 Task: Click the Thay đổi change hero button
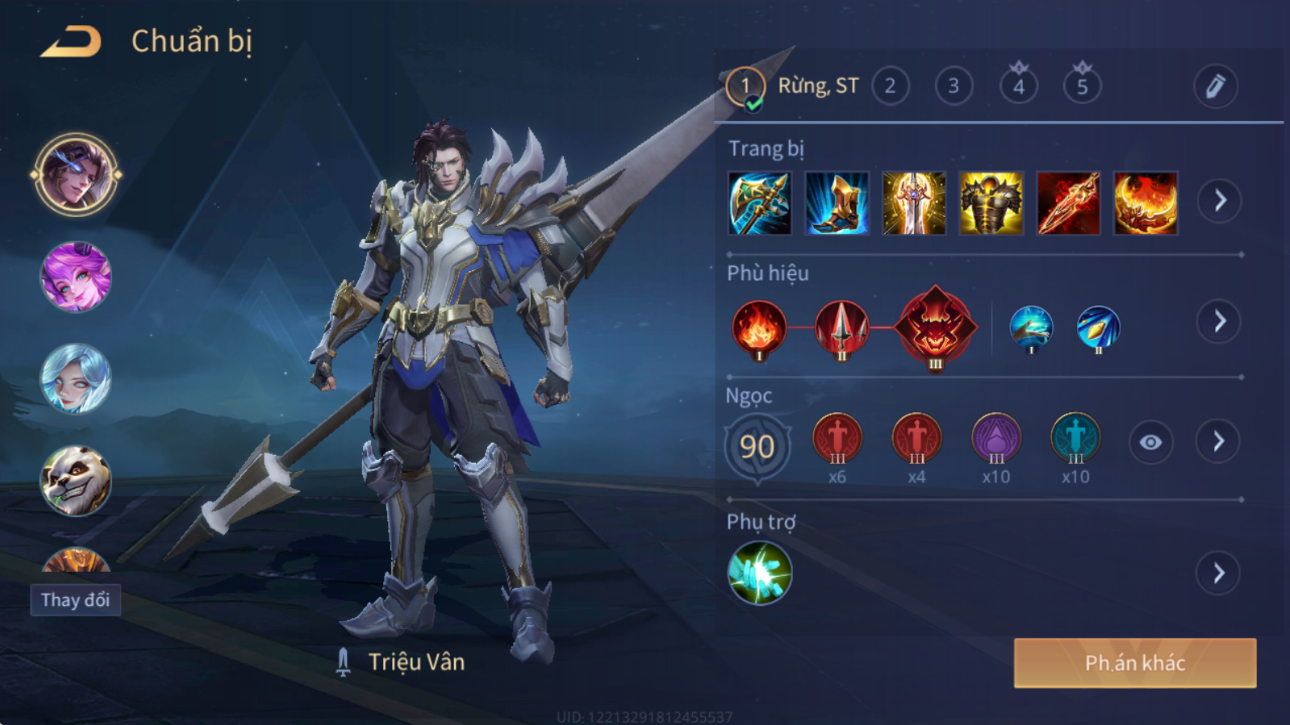pos(75,600)
